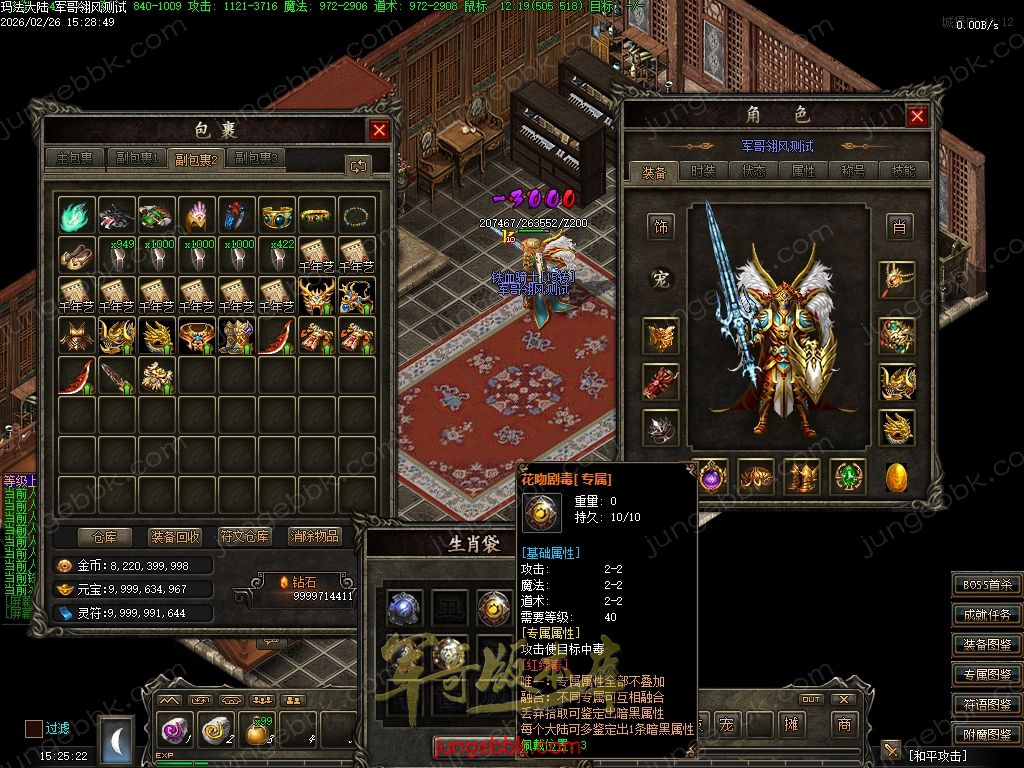Choose the 消除物品 remove item button

point(315,537)
